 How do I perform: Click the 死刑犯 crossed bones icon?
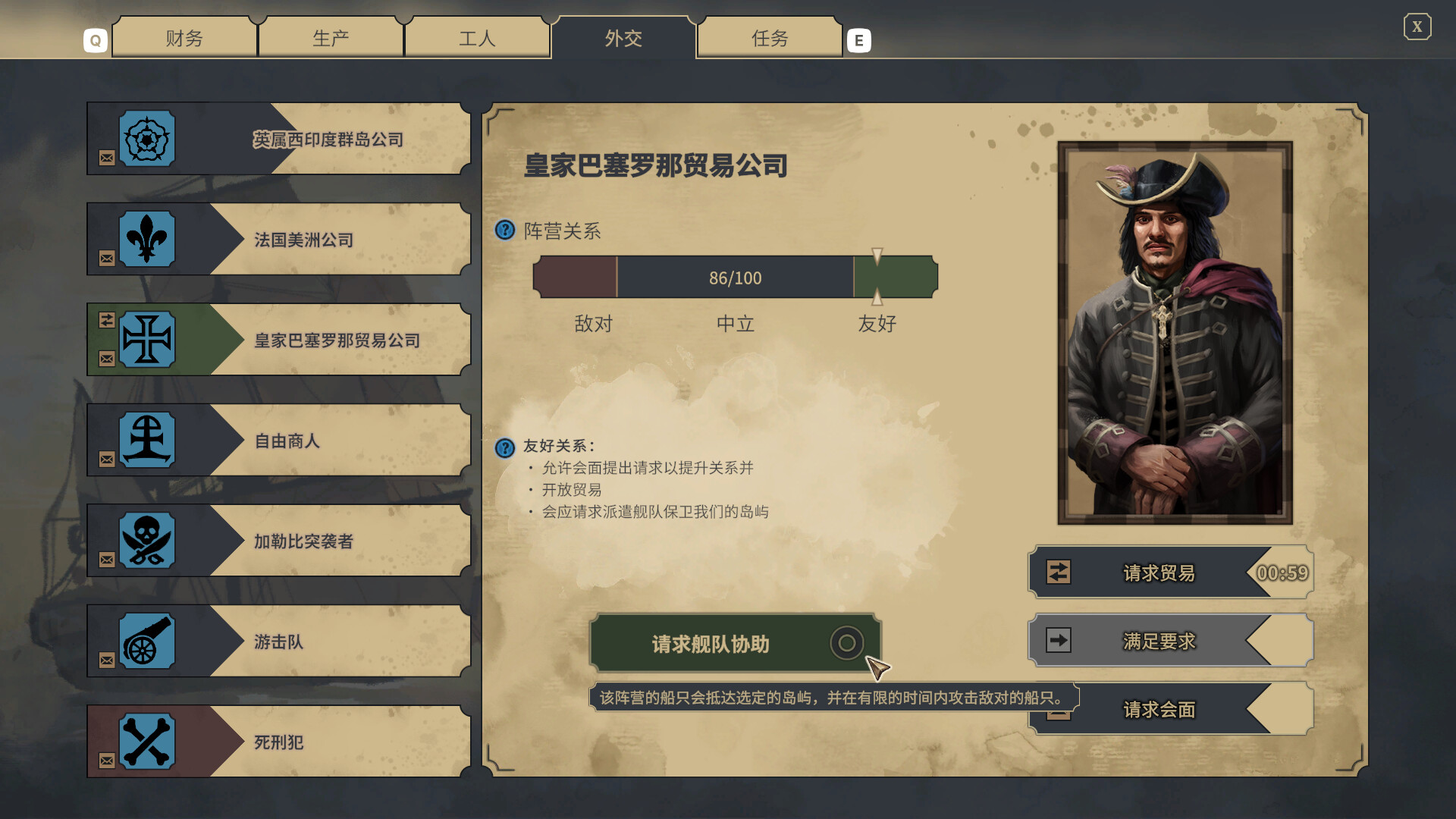[x=146, y=742]
